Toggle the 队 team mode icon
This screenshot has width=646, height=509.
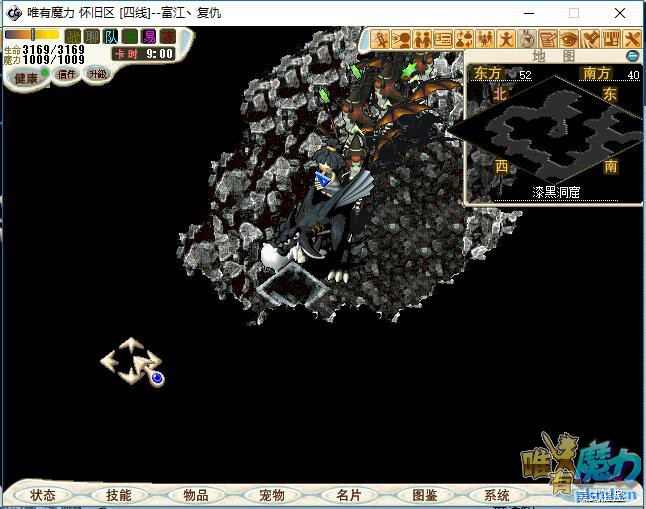click(x=111, y=36)
